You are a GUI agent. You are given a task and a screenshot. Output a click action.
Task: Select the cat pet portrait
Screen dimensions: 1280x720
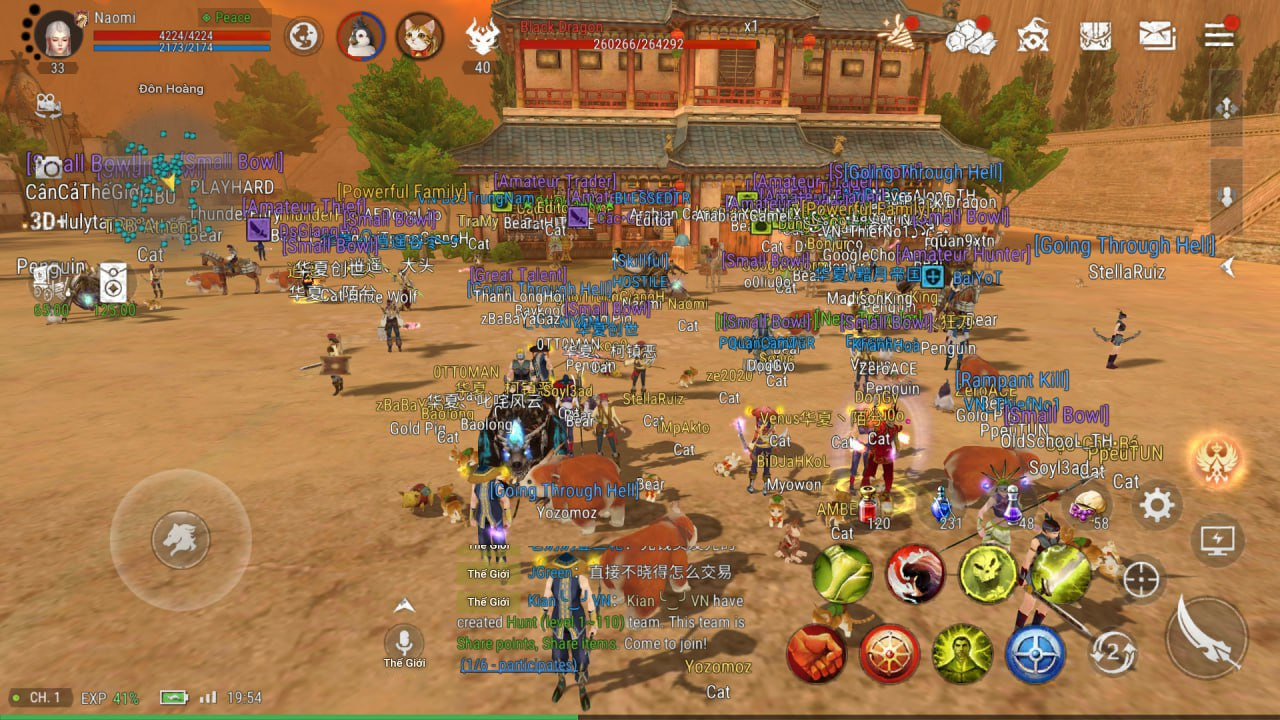[x=420, y=37]
